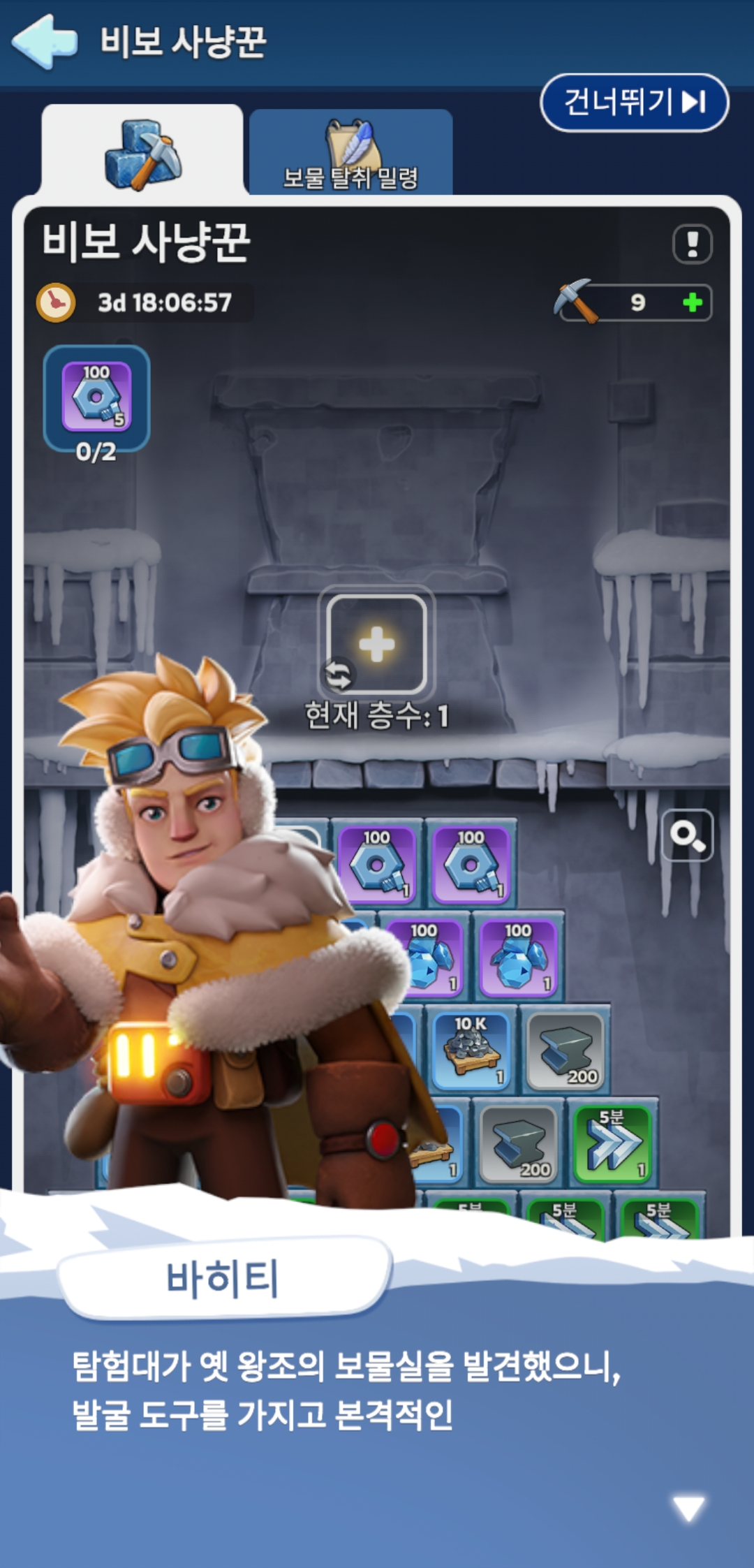Add more pickaxes with green plus

coord(692,302)
